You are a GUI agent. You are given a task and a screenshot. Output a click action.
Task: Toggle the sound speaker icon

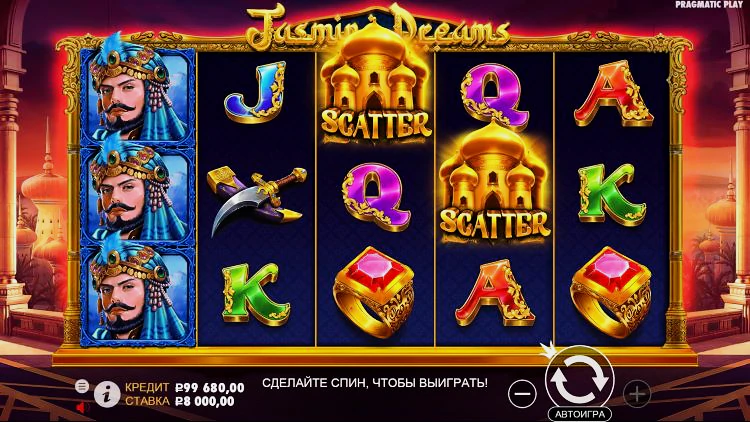click(82, 407)
